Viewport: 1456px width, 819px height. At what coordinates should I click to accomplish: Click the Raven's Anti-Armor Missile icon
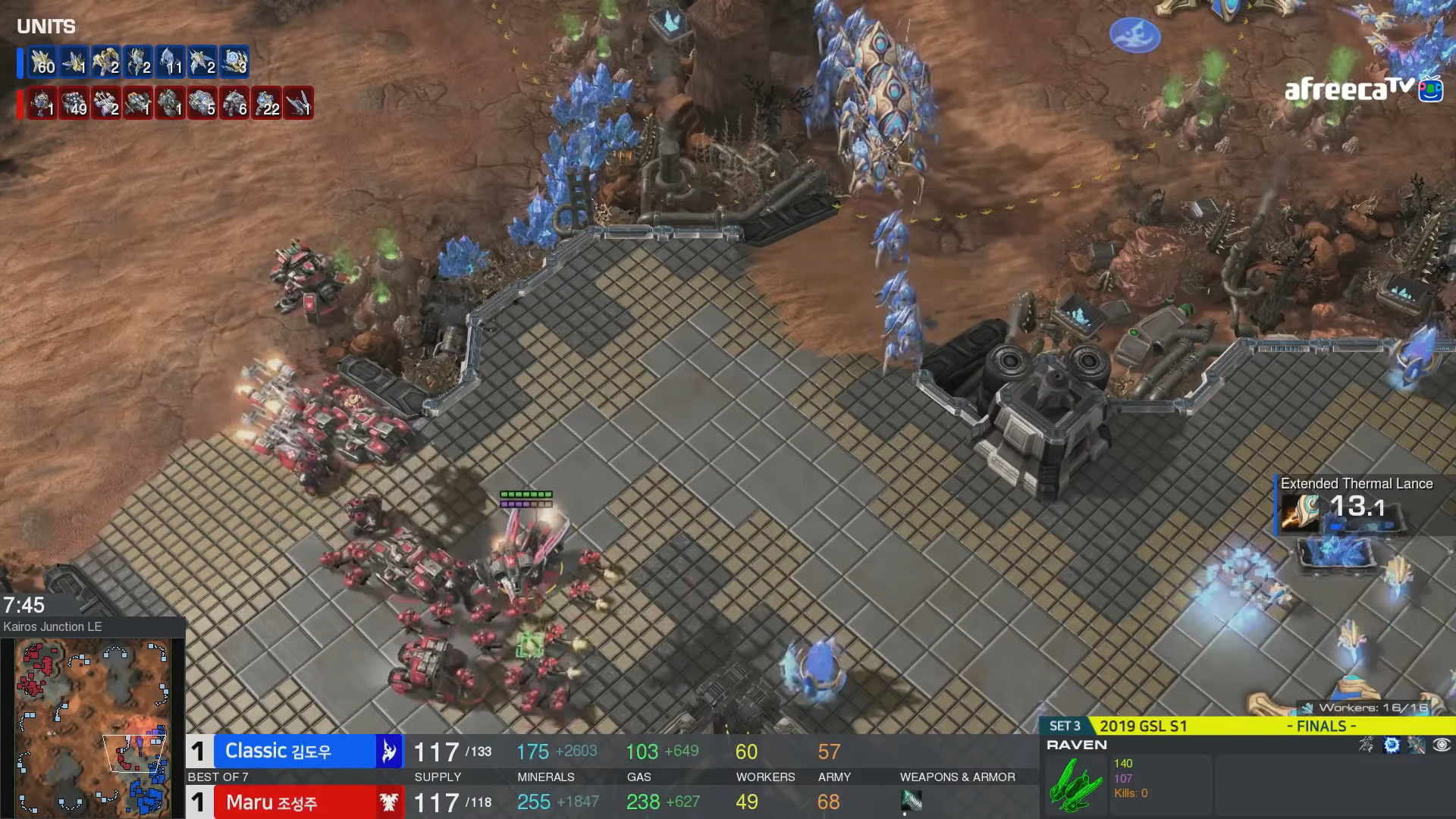coord(1417,745)
